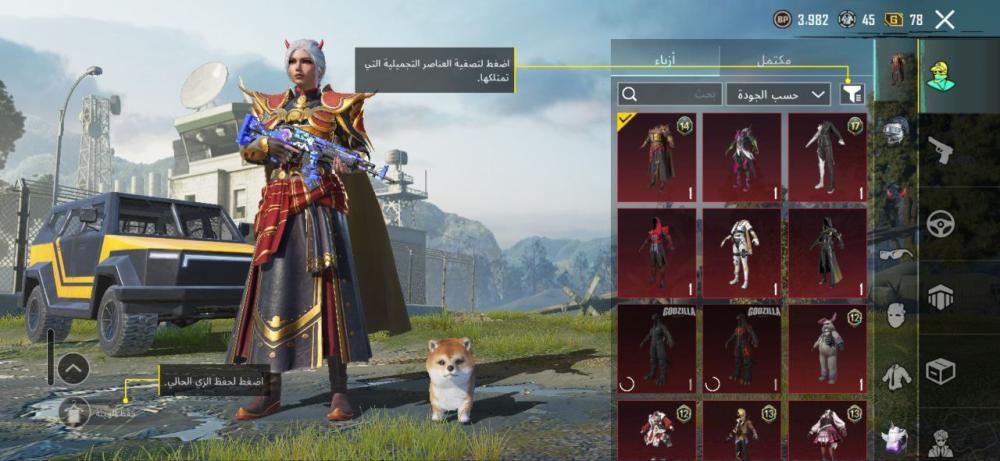Click the outfit search field

pos(670,94)
